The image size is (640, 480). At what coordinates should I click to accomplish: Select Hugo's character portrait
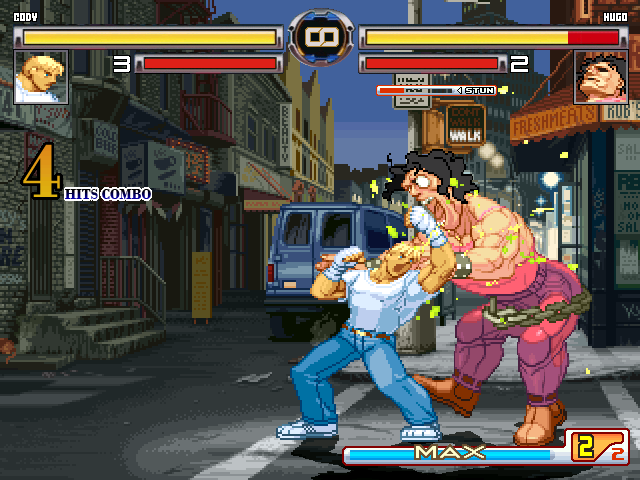[x=600, y=77]
